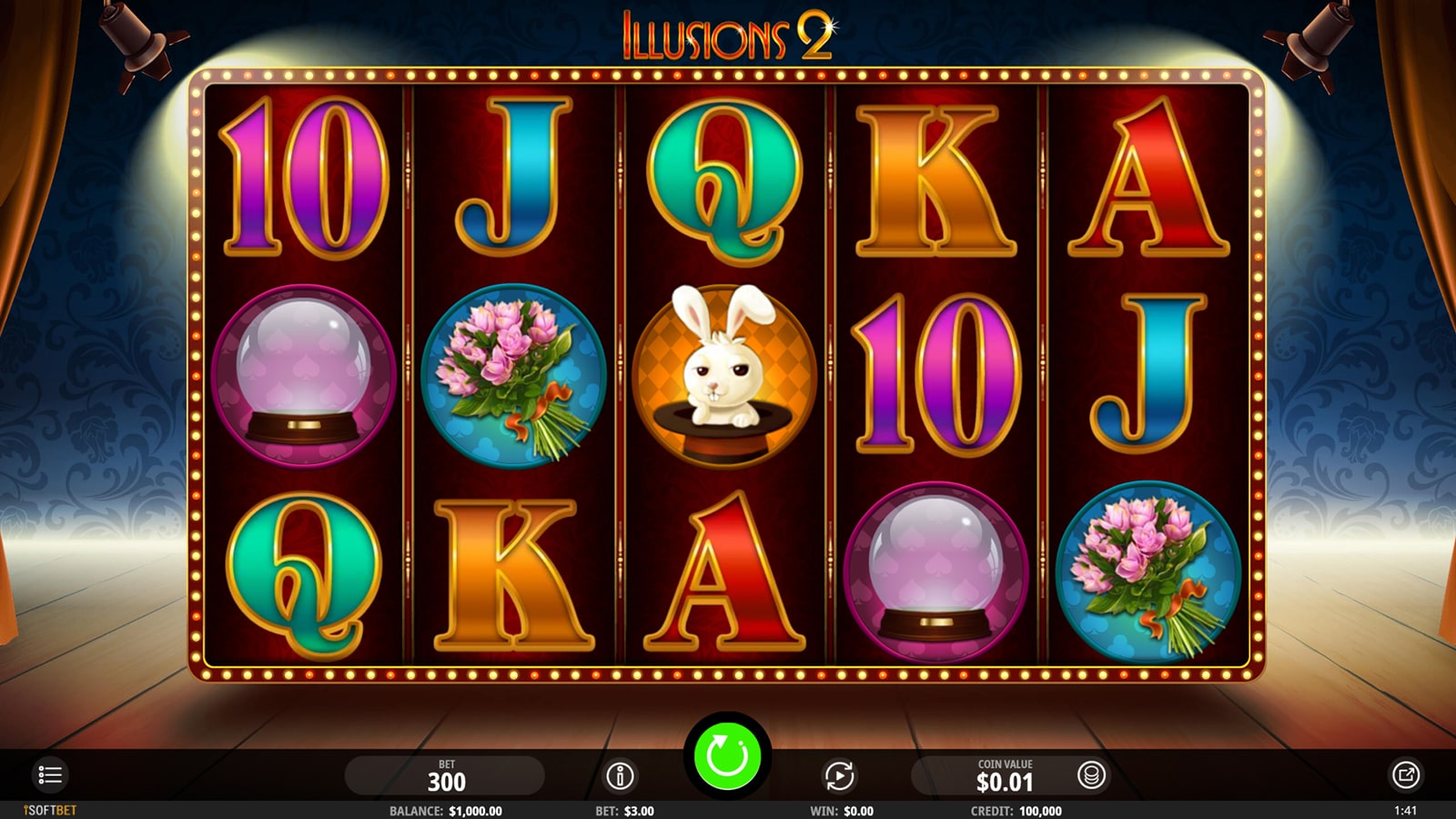Adjust the coin value $0.01
Viewport: 1456px width, 819px height.
click(x=1004, y=776)
